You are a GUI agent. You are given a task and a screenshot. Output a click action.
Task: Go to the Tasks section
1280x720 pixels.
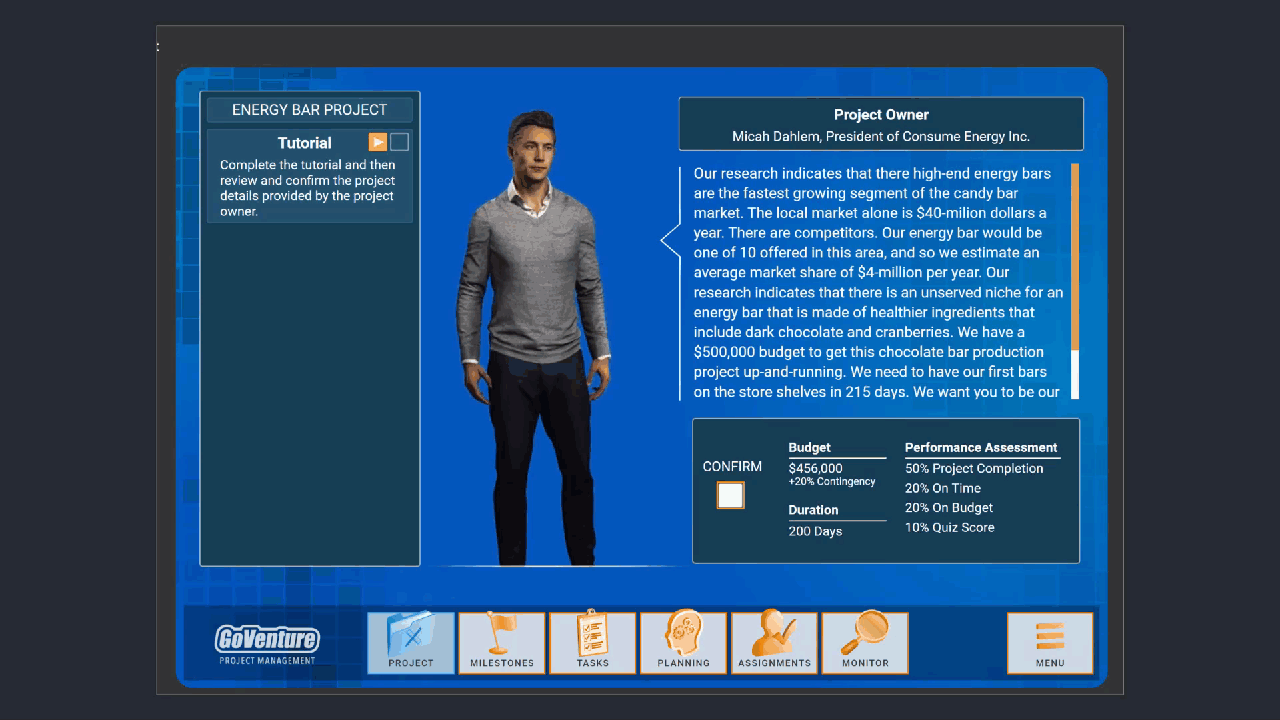[x=593, y=643]
